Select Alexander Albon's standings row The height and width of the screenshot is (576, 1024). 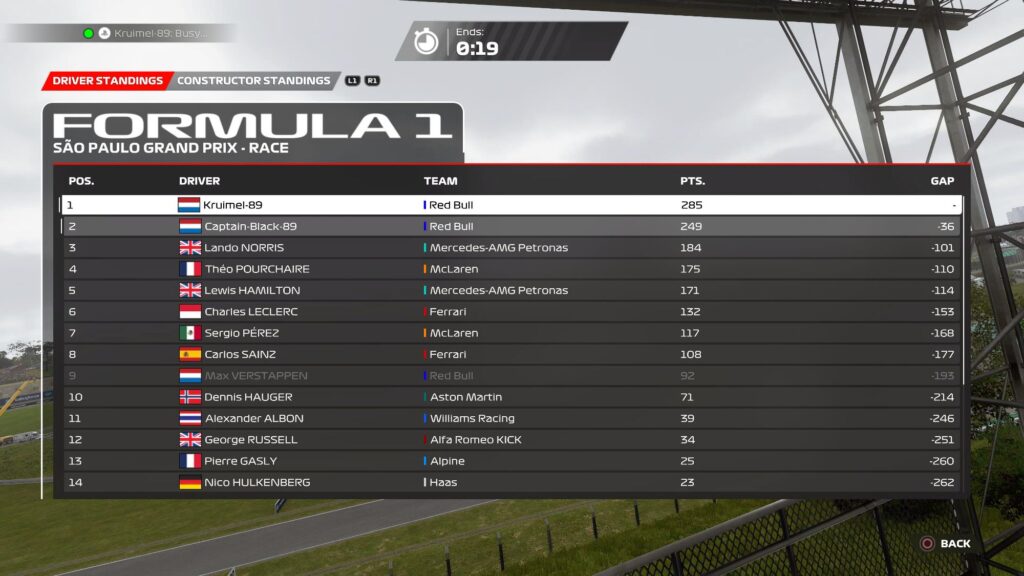[512, 418]
